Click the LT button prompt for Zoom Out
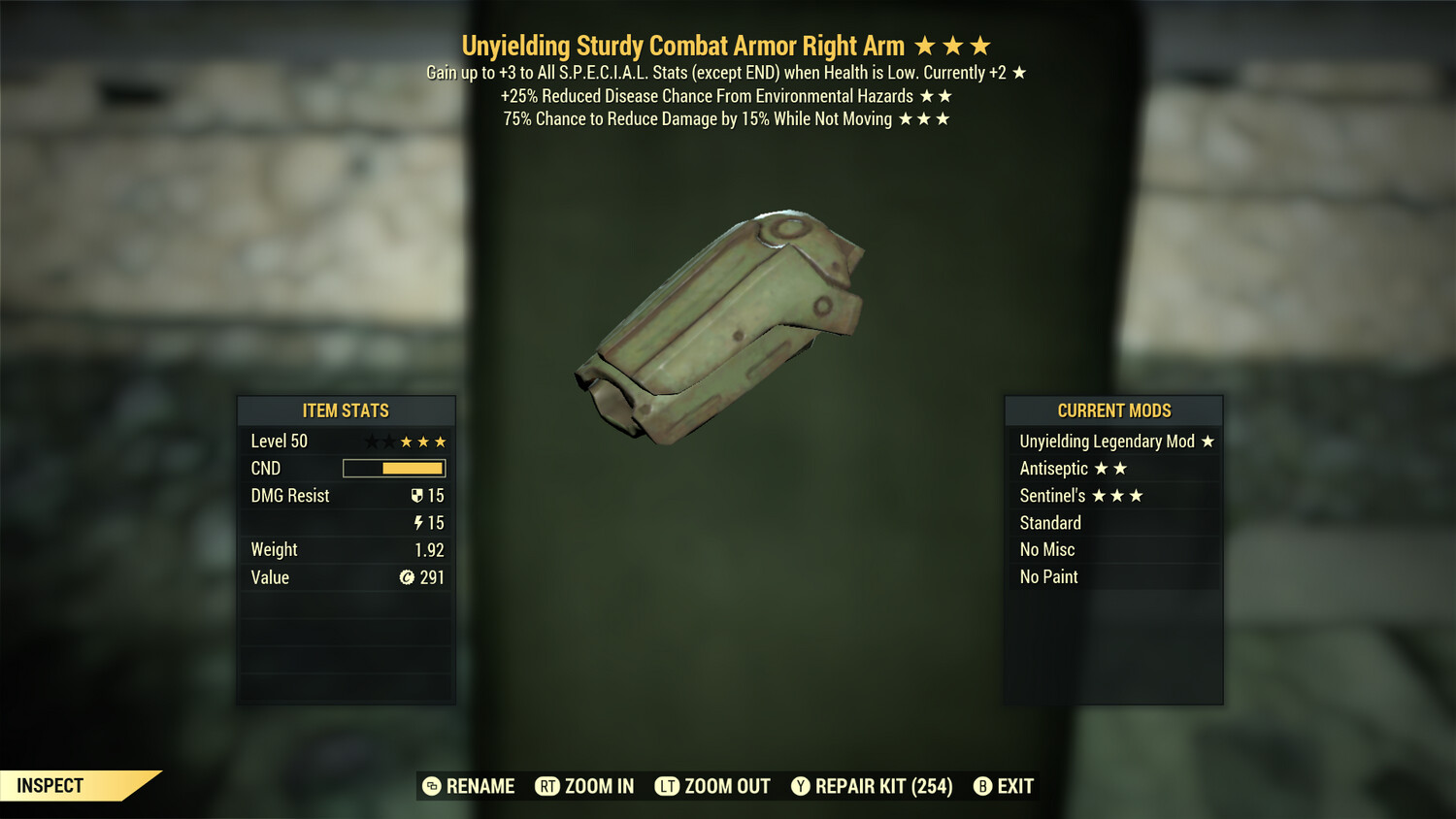The image size is (1456, 819). 668,786
